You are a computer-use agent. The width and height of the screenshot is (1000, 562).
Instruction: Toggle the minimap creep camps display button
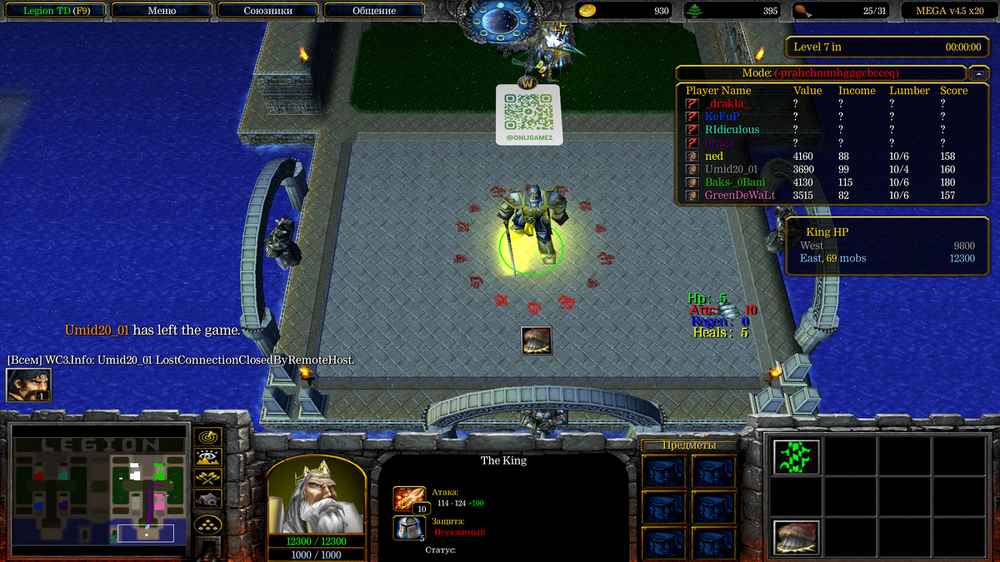coord(208,500)
